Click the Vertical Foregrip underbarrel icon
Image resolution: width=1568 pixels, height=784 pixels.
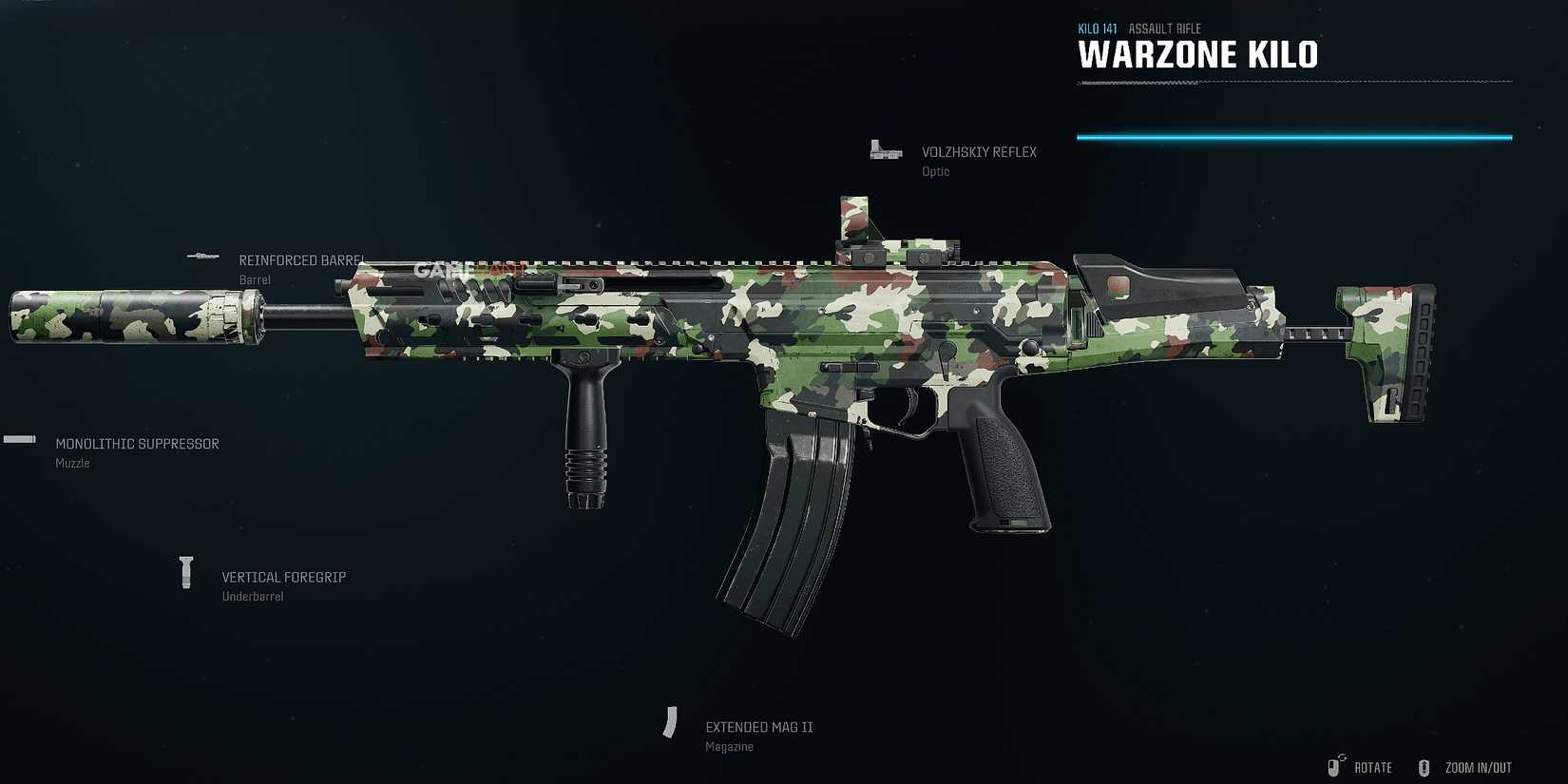(x=186, y=571)
